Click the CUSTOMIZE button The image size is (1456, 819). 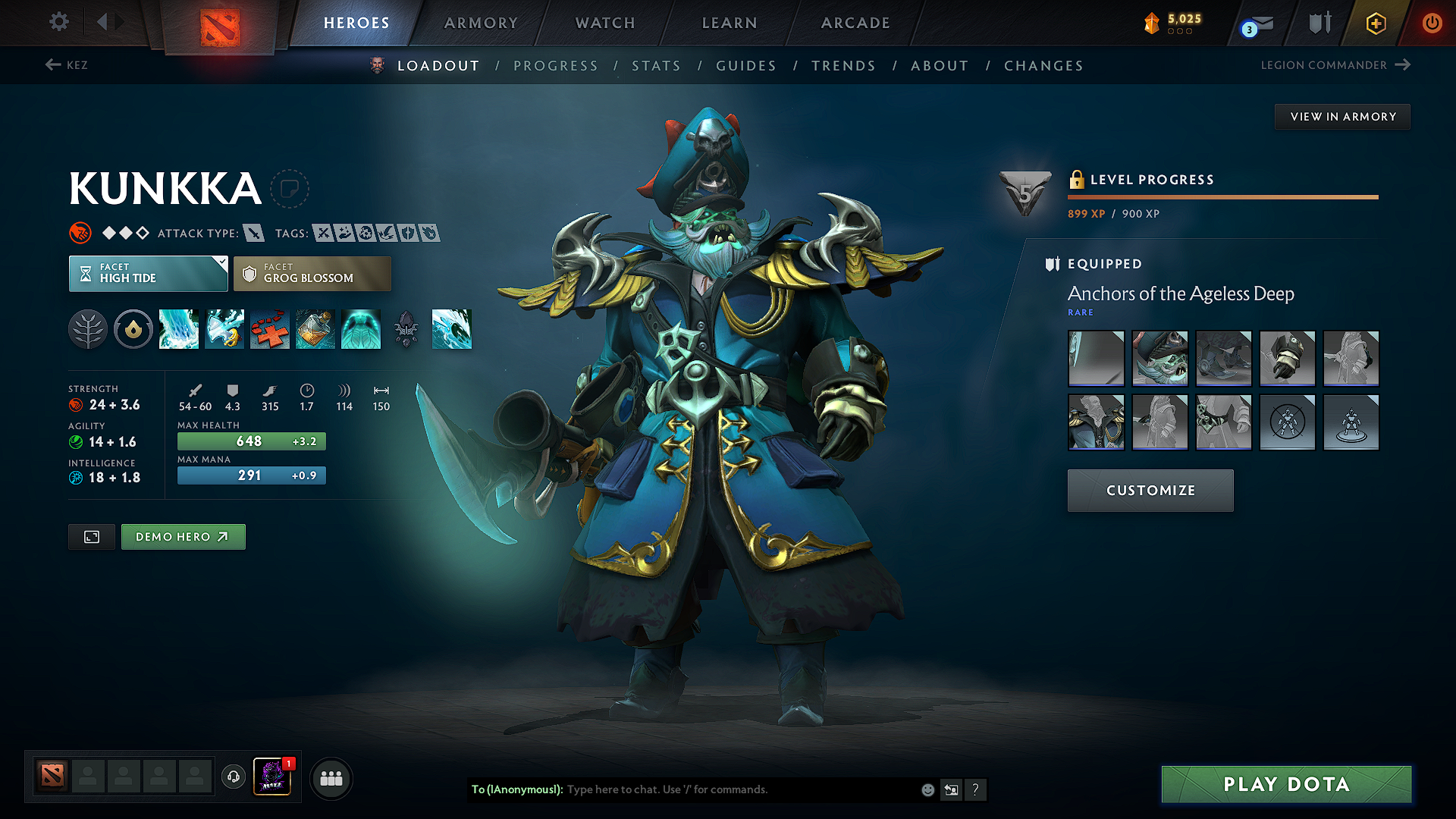1150,490
